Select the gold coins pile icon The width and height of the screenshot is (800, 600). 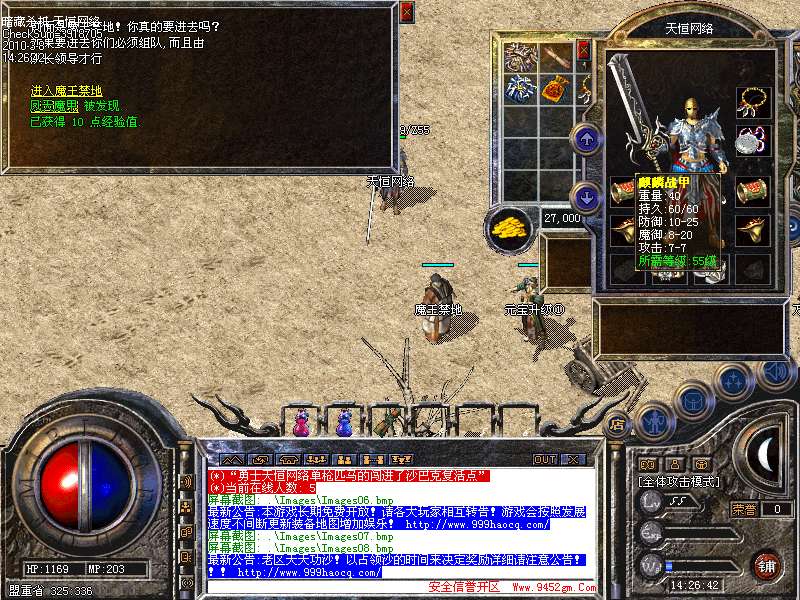coord(510,227)
